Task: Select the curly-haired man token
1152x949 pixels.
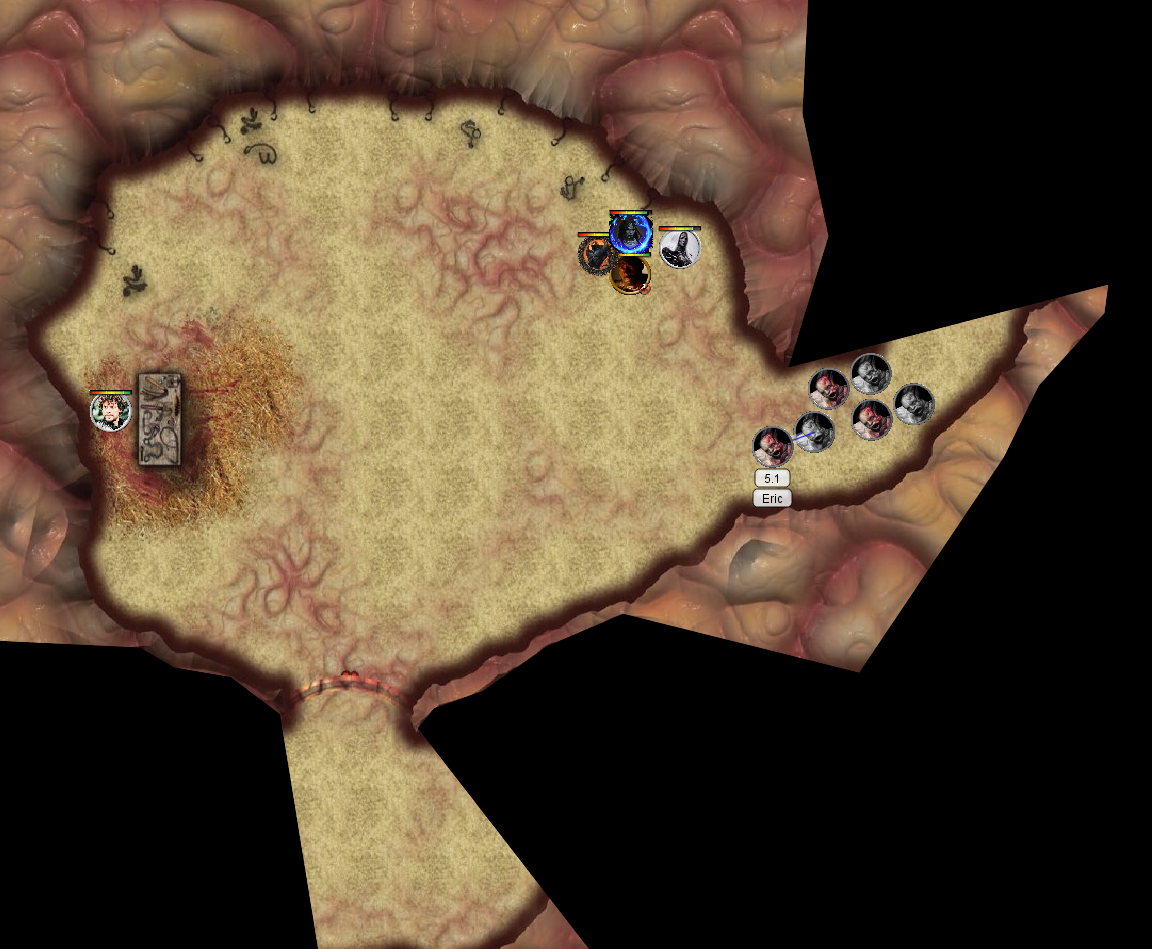Action: tap(110, 412)
